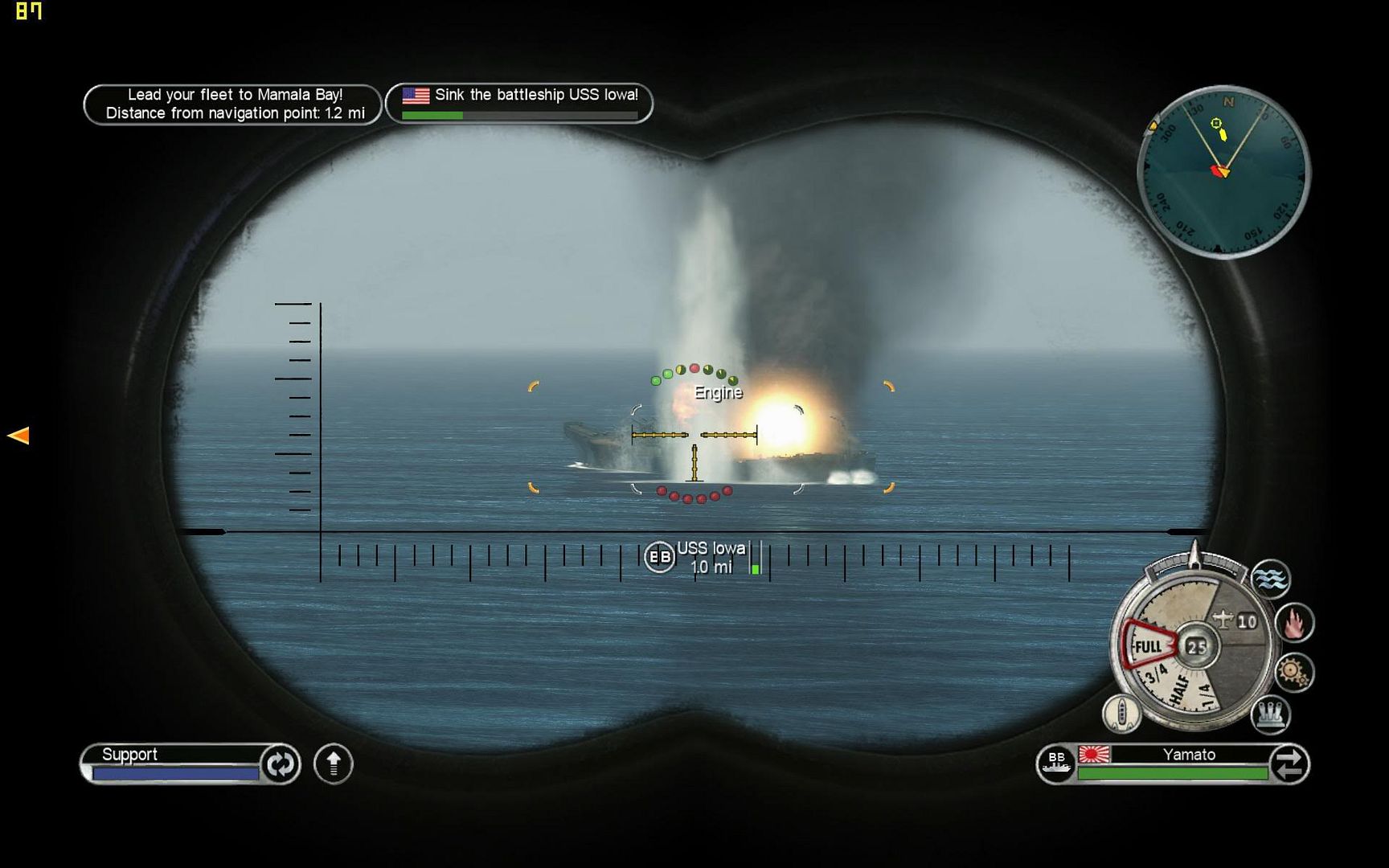Select the Sink USS Iowa objective
1389x868 pixels.
[519, 104]
